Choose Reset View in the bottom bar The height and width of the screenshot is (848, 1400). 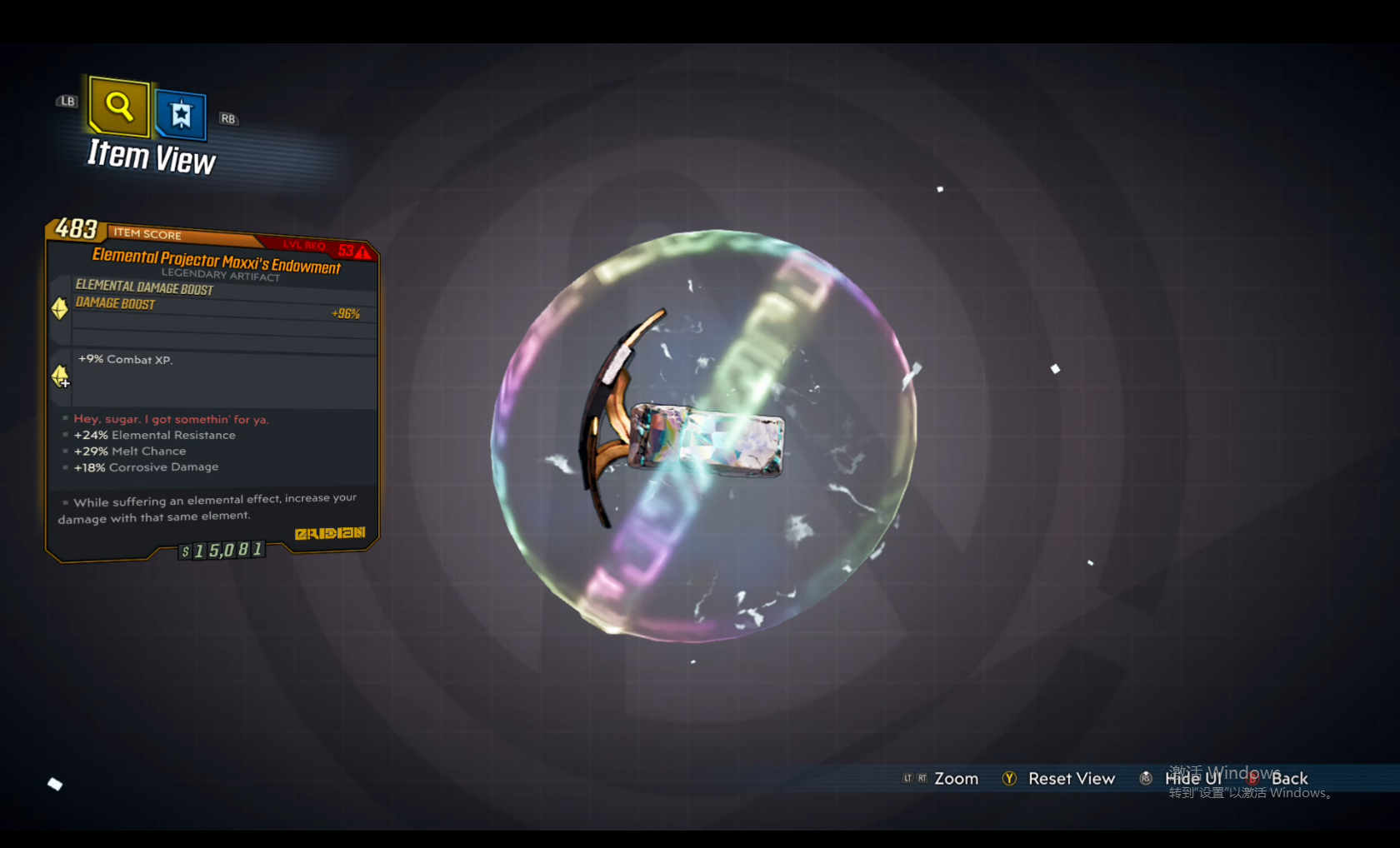[x=1070, y=779]
